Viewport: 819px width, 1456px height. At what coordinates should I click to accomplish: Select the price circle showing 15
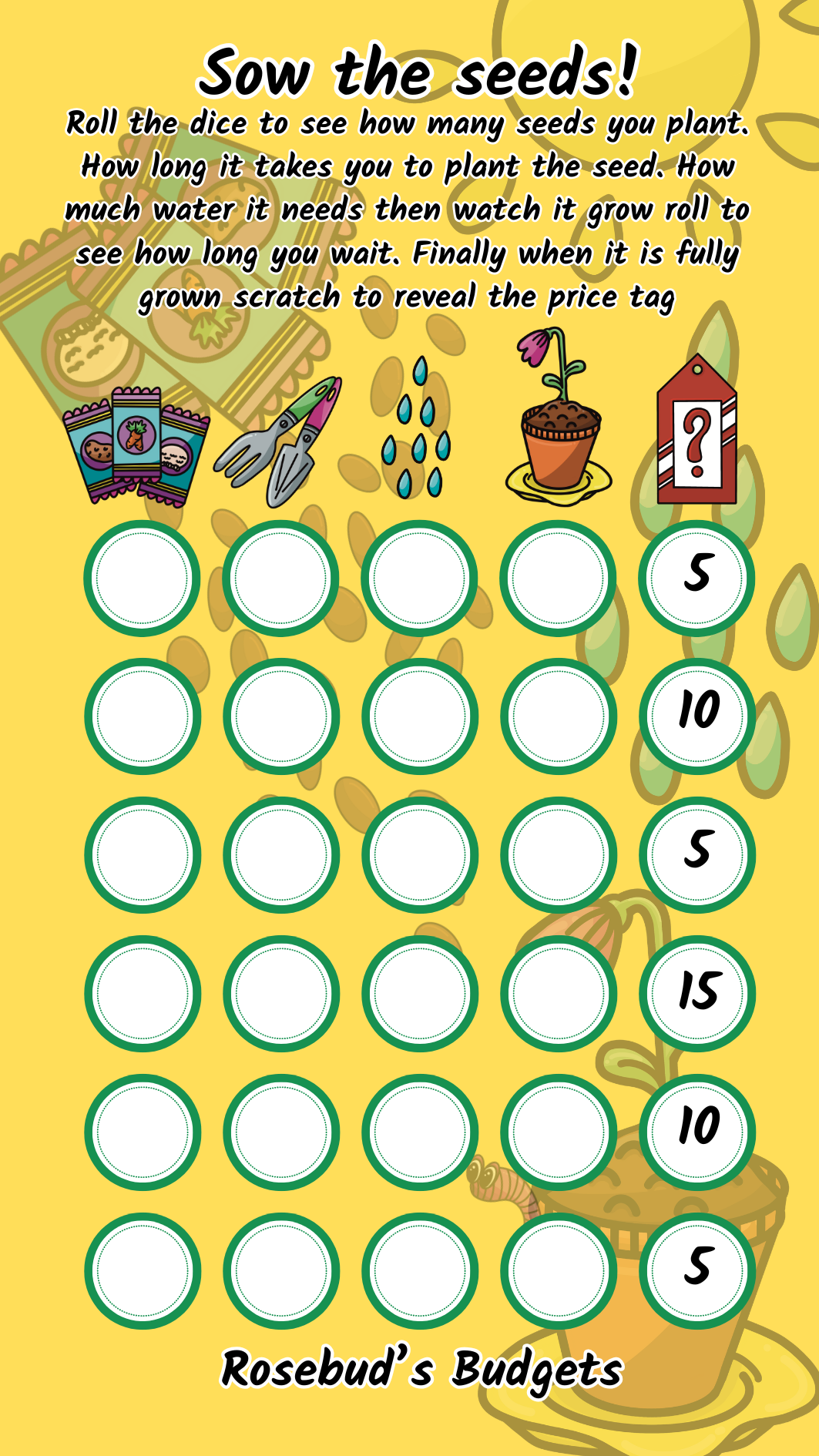pyautogui.click(x=697, y=993)
